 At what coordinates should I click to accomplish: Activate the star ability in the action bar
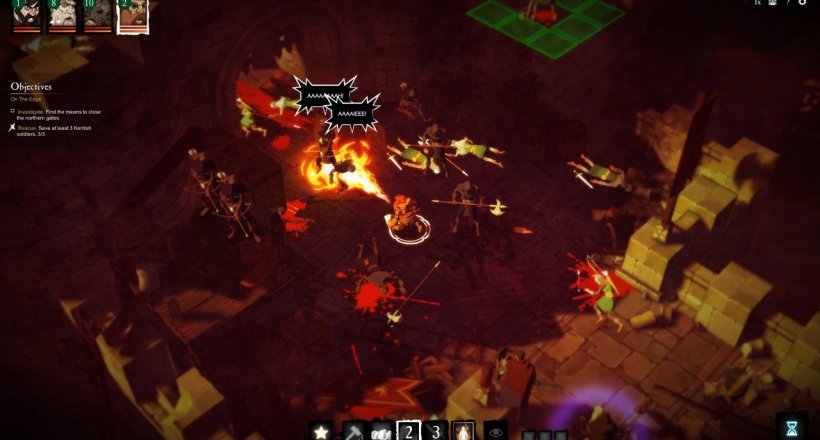coord(321,431)
